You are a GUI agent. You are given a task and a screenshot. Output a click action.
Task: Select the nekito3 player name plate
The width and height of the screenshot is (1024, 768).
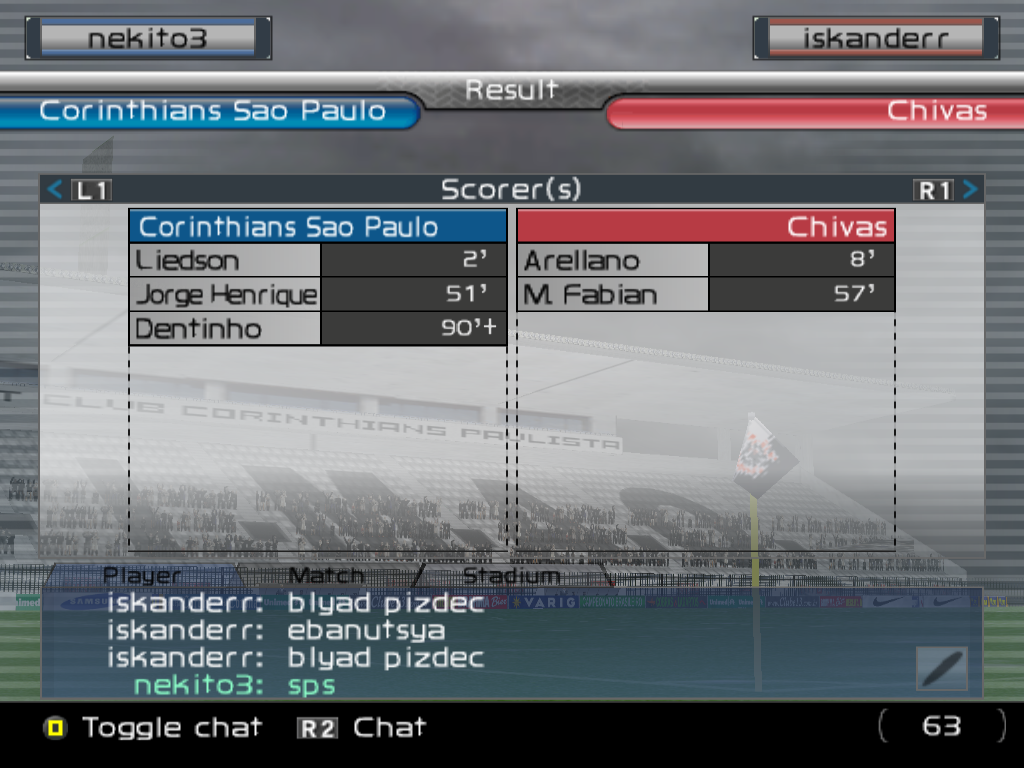pos(148,39)
